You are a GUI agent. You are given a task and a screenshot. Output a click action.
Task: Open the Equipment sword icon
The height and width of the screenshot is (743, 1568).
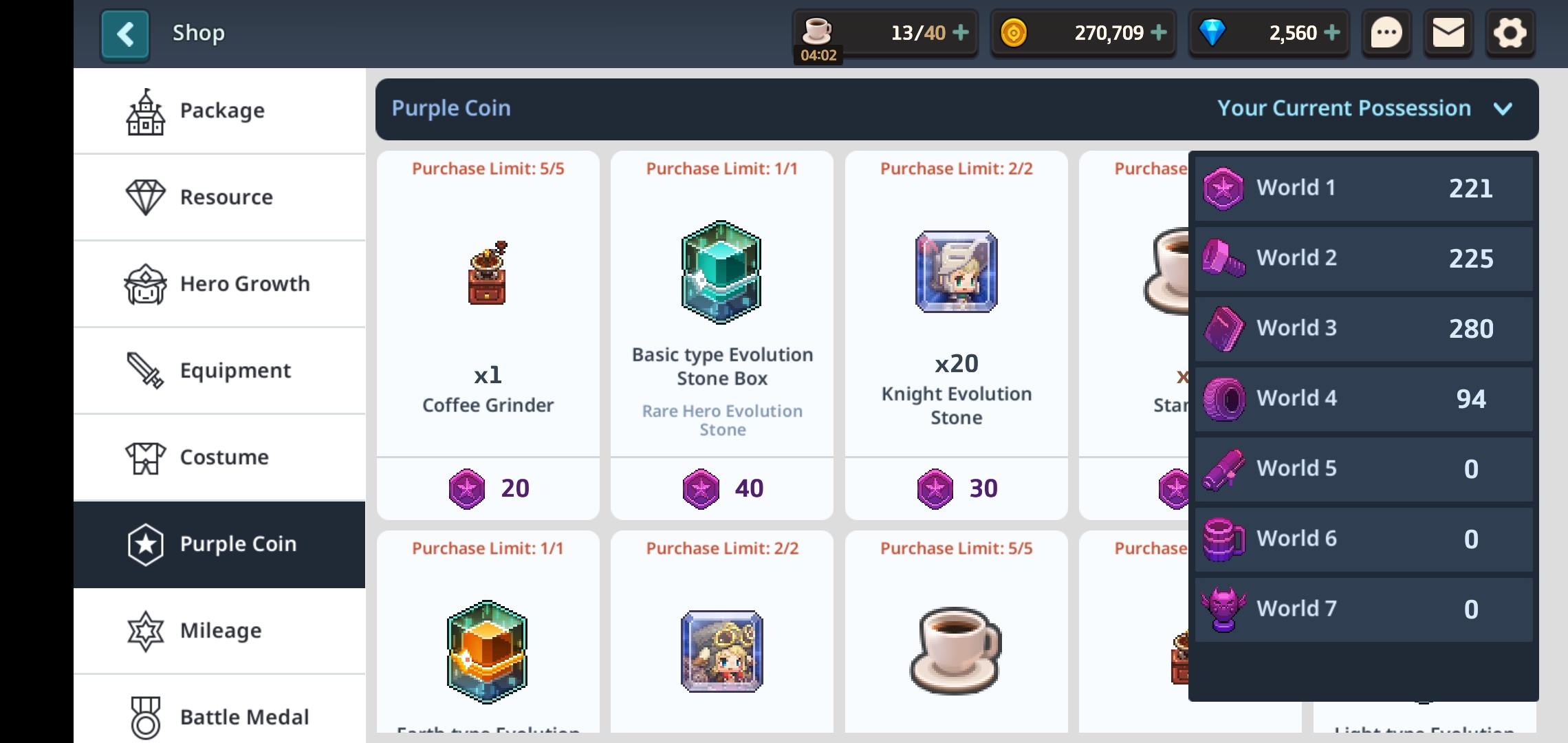pos(144,370)
